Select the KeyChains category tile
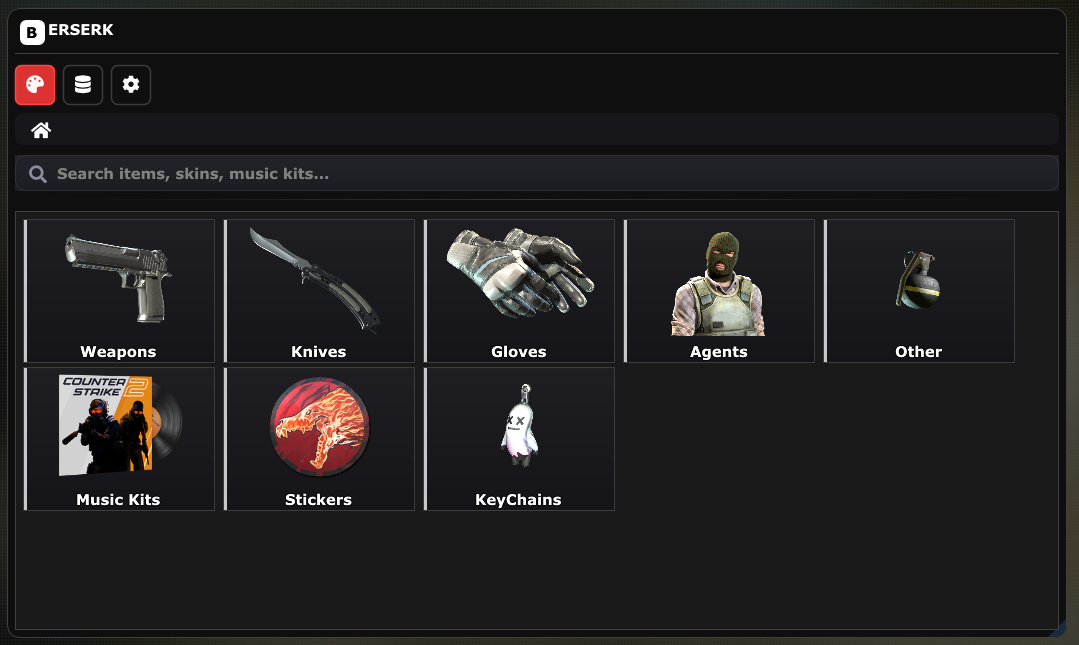 (x=519, y=439)
